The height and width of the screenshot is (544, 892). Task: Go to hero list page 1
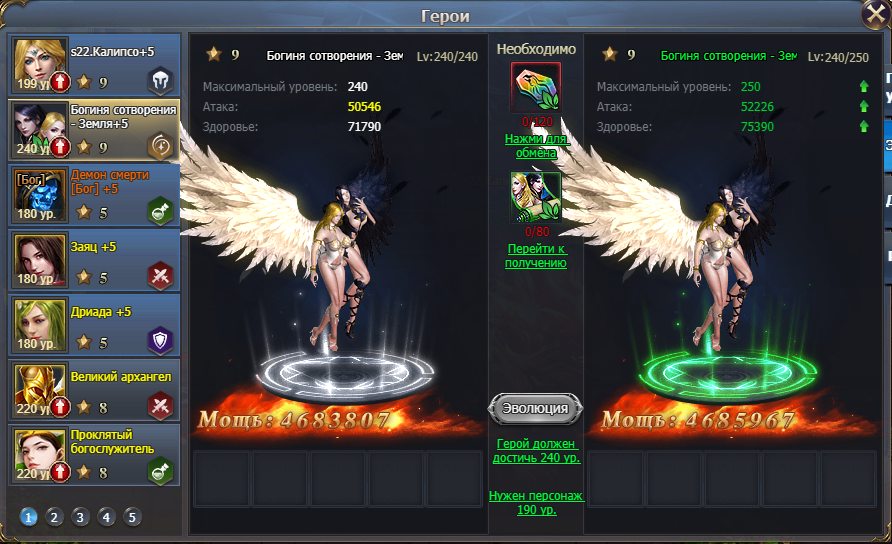(29, 517)
